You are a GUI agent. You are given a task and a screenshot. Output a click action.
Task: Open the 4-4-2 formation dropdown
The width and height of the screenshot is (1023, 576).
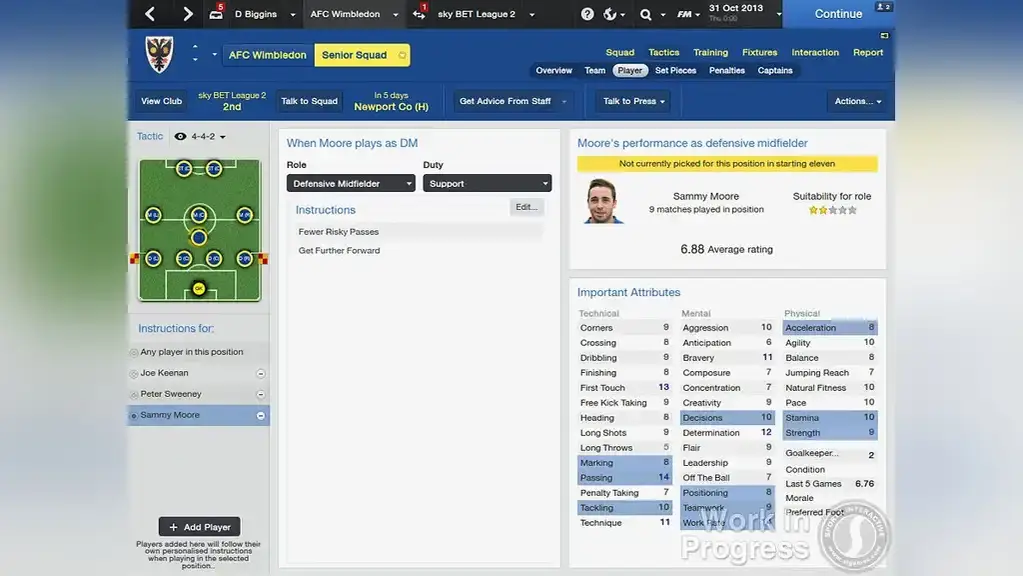(208, 137)
